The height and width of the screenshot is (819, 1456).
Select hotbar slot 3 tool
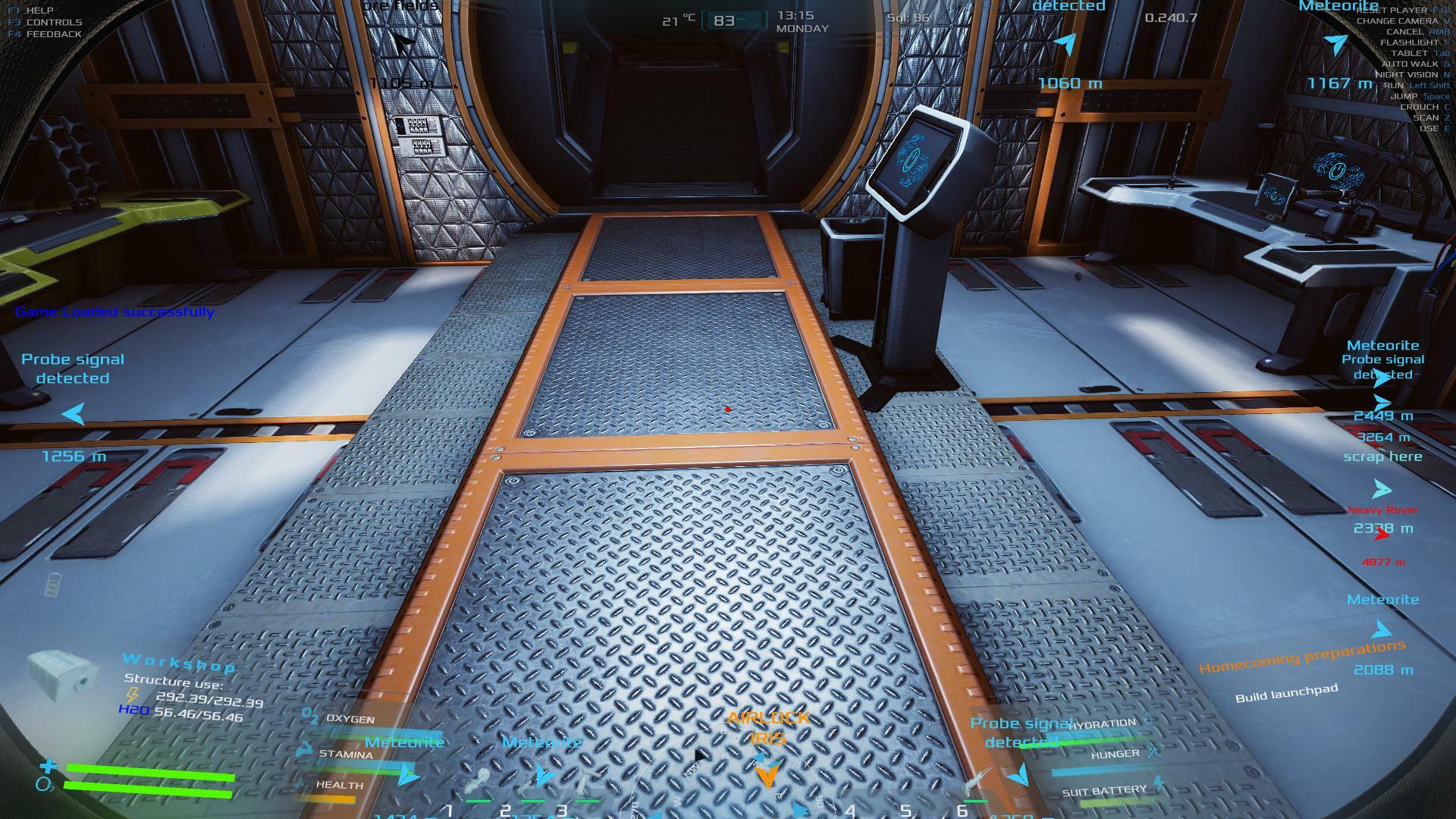(584, 783)
